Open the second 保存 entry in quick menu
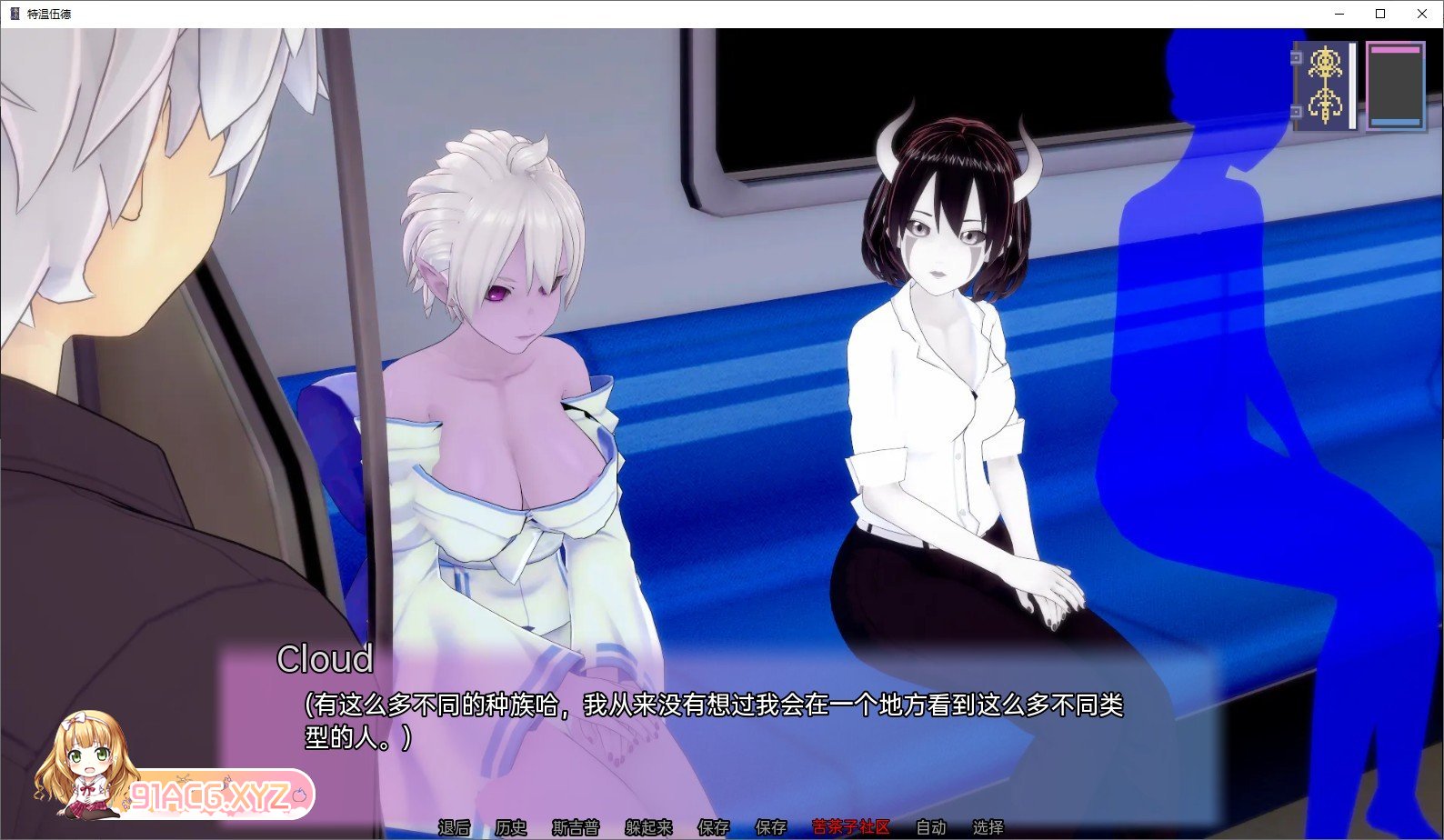This screenshot has height=840, width=1444. click(x=771, y=828)
